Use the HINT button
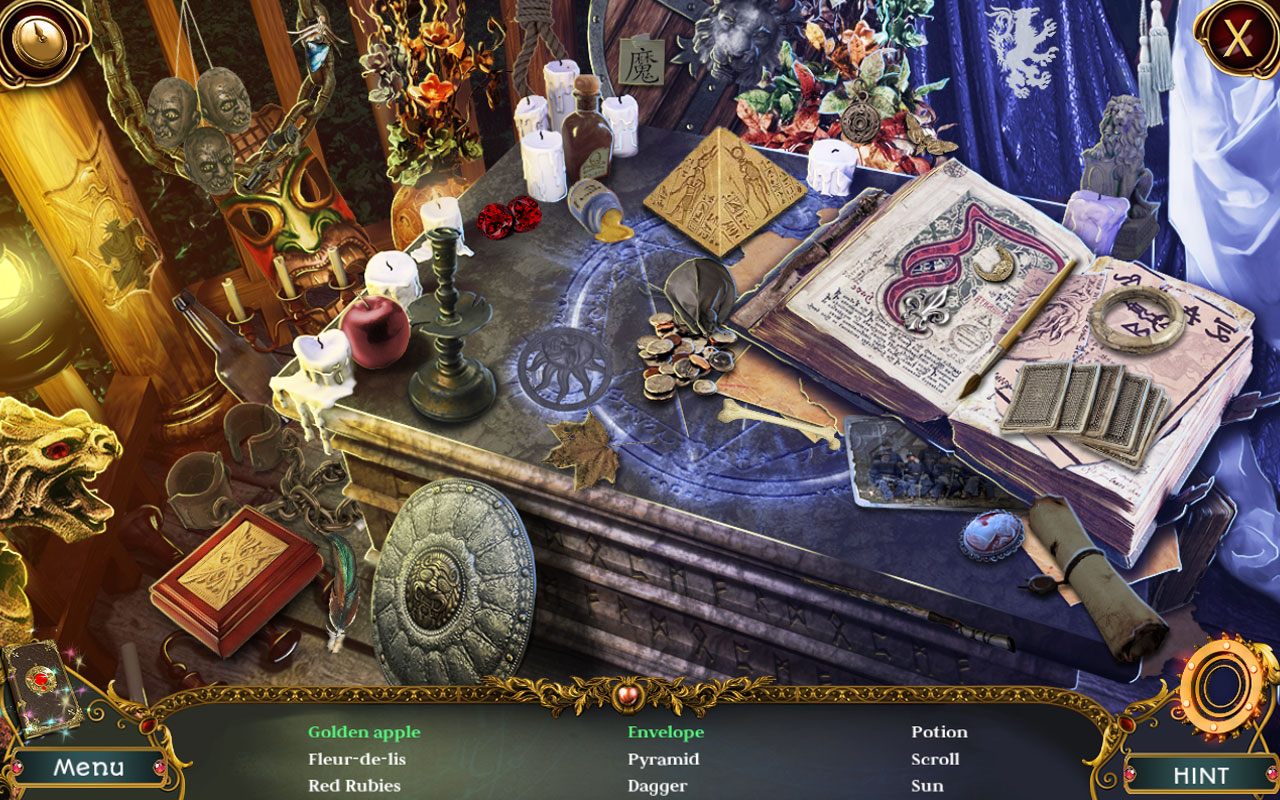 point(1200,775)
